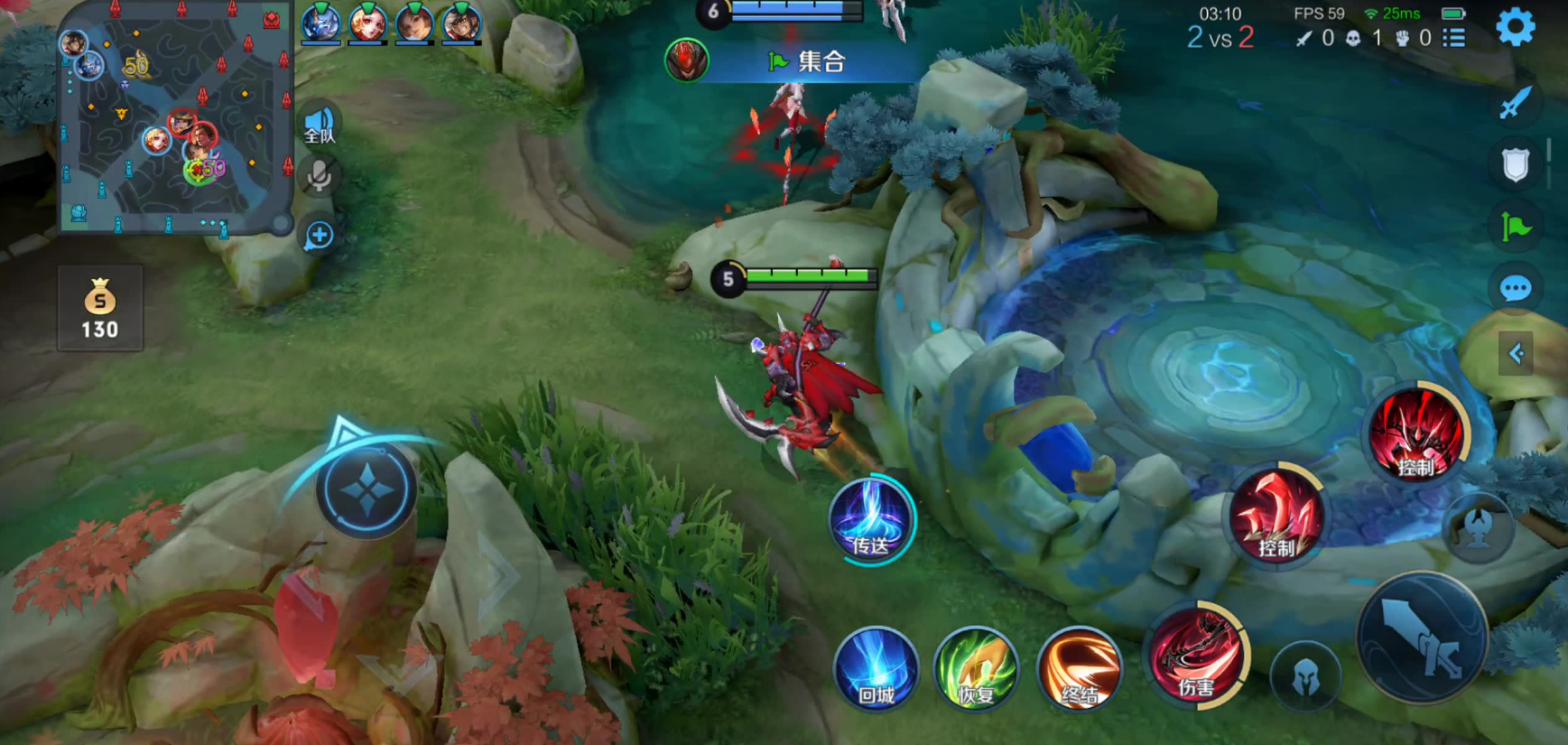Cast the 终结 execute summoner spell

(1079, 669)
